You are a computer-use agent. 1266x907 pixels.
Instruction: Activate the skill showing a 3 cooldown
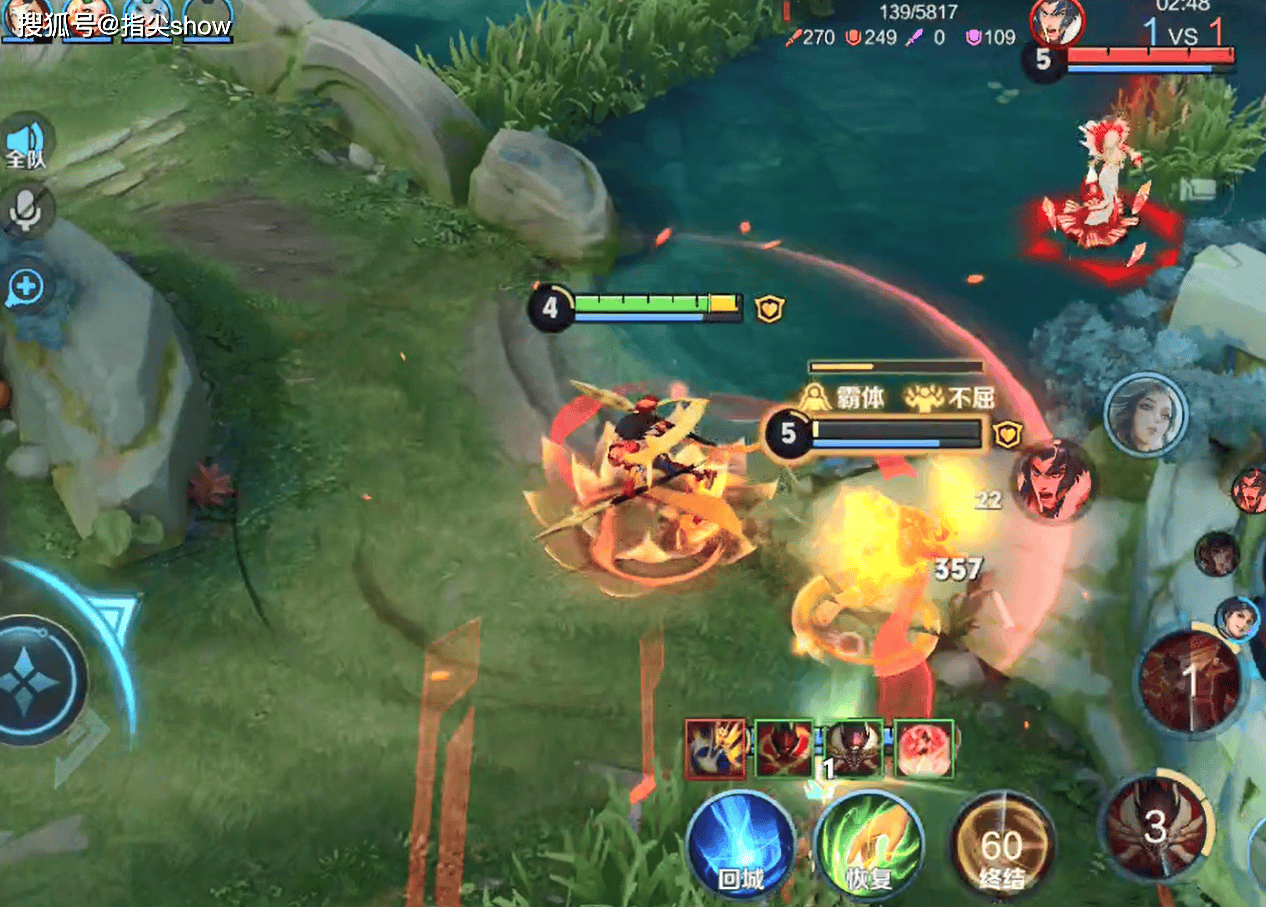coord(1155,826)
